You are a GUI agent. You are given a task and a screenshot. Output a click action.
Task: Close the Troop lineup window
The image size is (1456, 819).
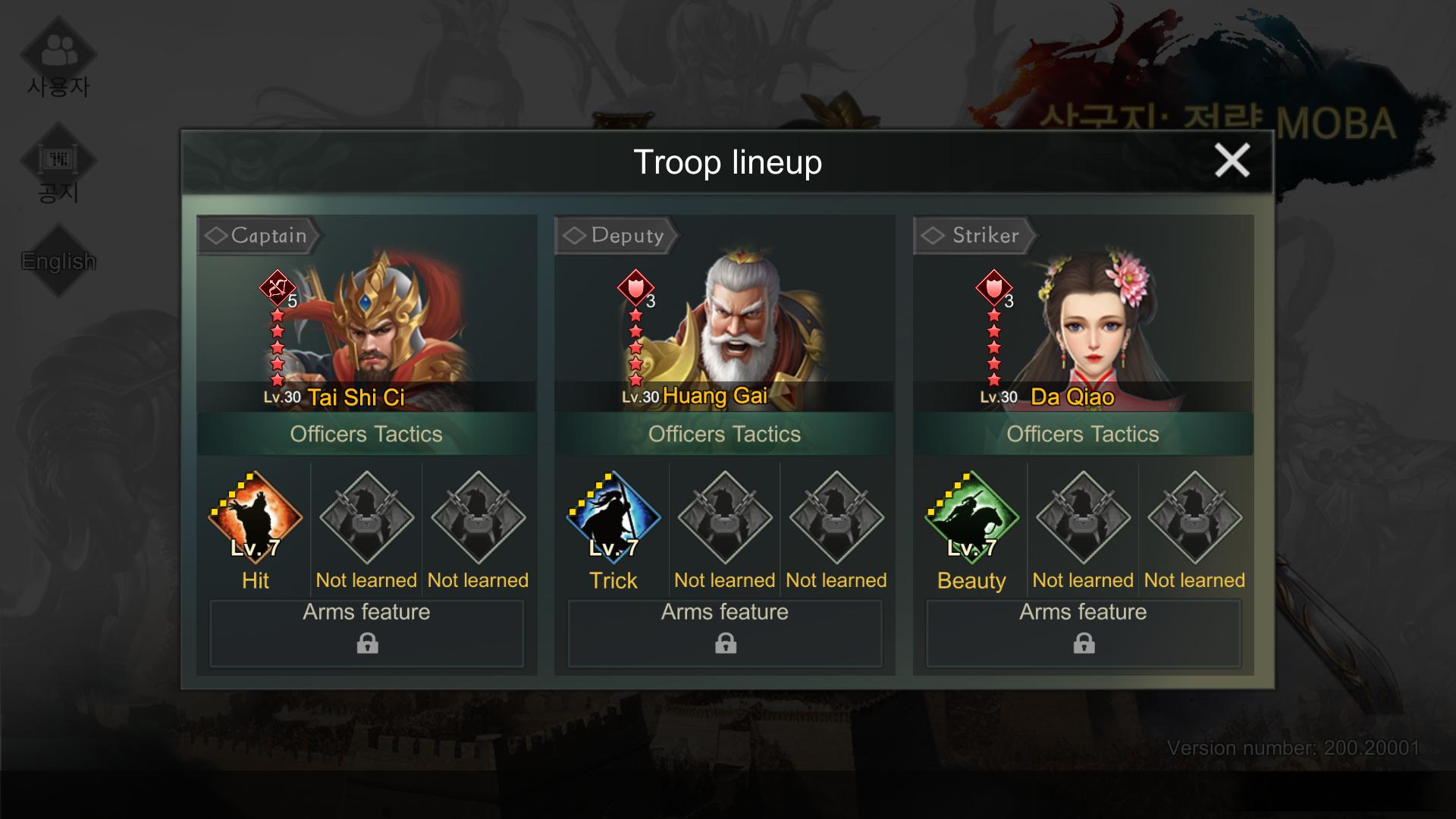(x=1232, y=161)
